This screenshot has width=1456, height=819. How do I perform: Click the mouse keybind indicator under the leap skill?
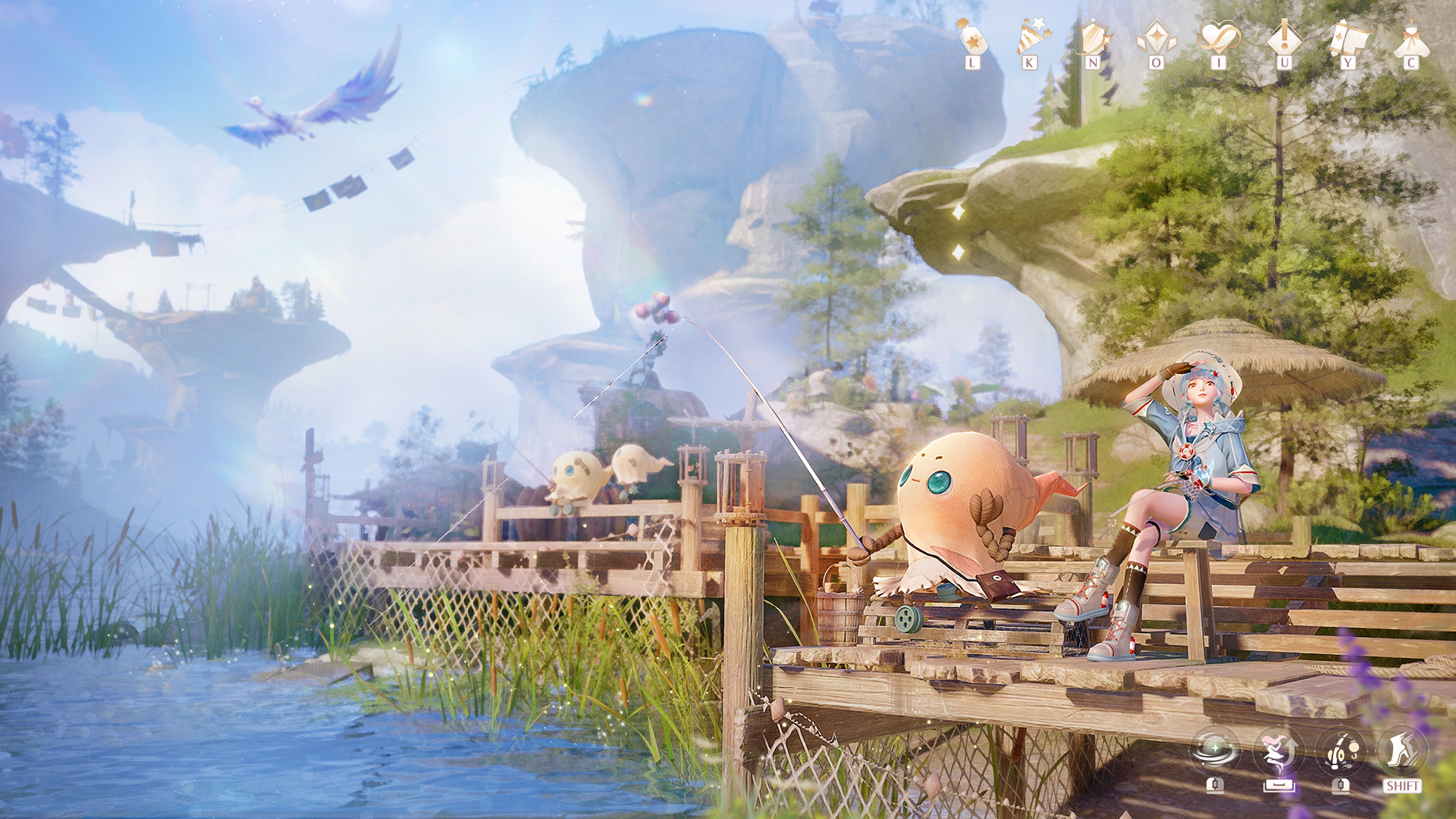tap(1279, 785)
